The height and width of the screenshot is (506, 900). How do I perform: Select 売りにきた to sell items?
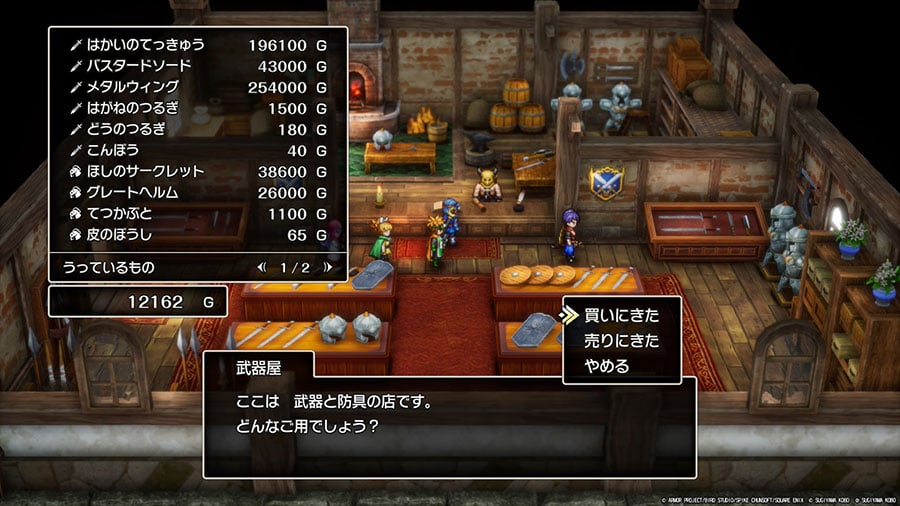(622, 341)
